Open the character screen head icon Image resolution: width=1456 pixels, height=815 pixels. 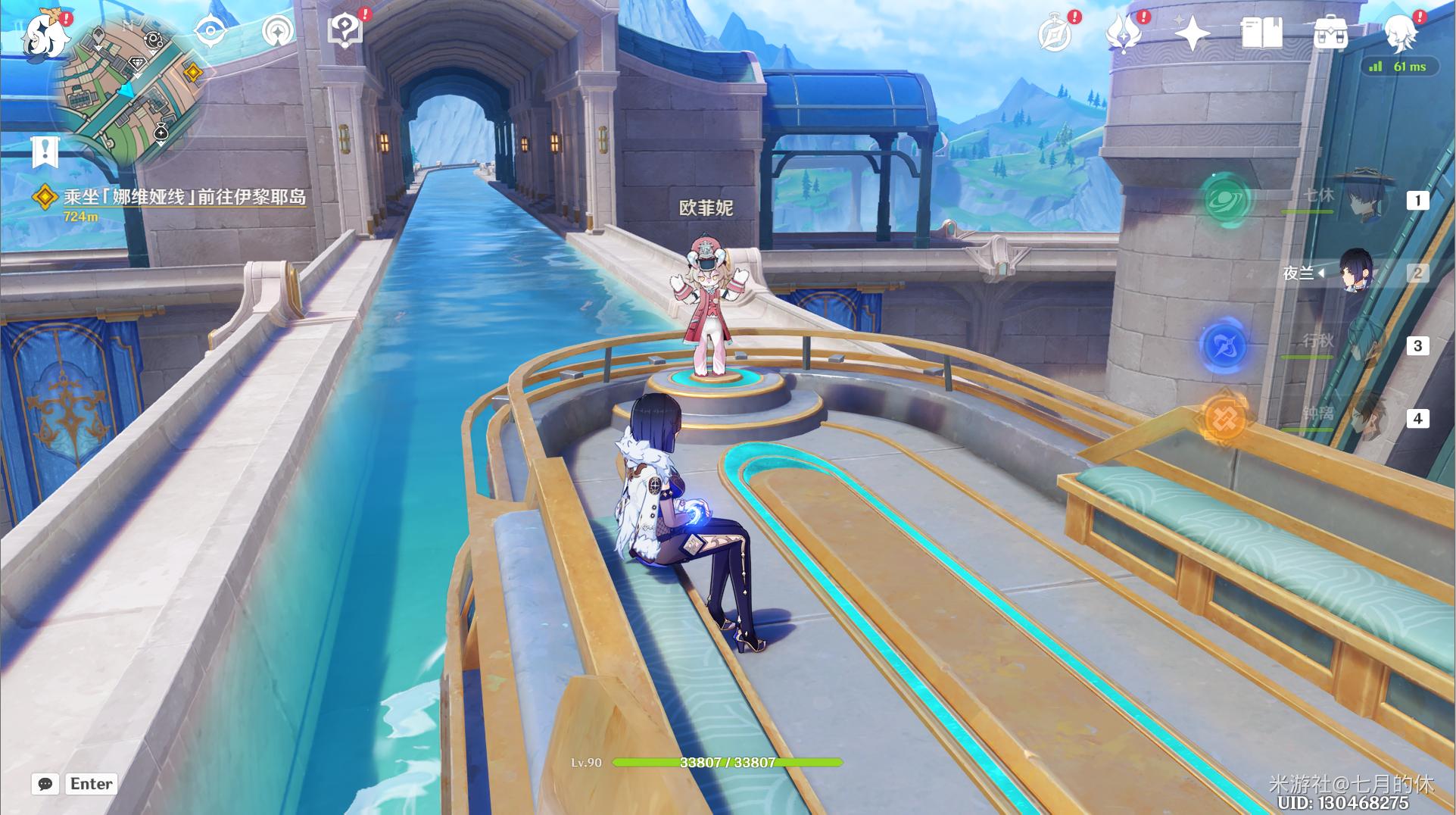1401,34
